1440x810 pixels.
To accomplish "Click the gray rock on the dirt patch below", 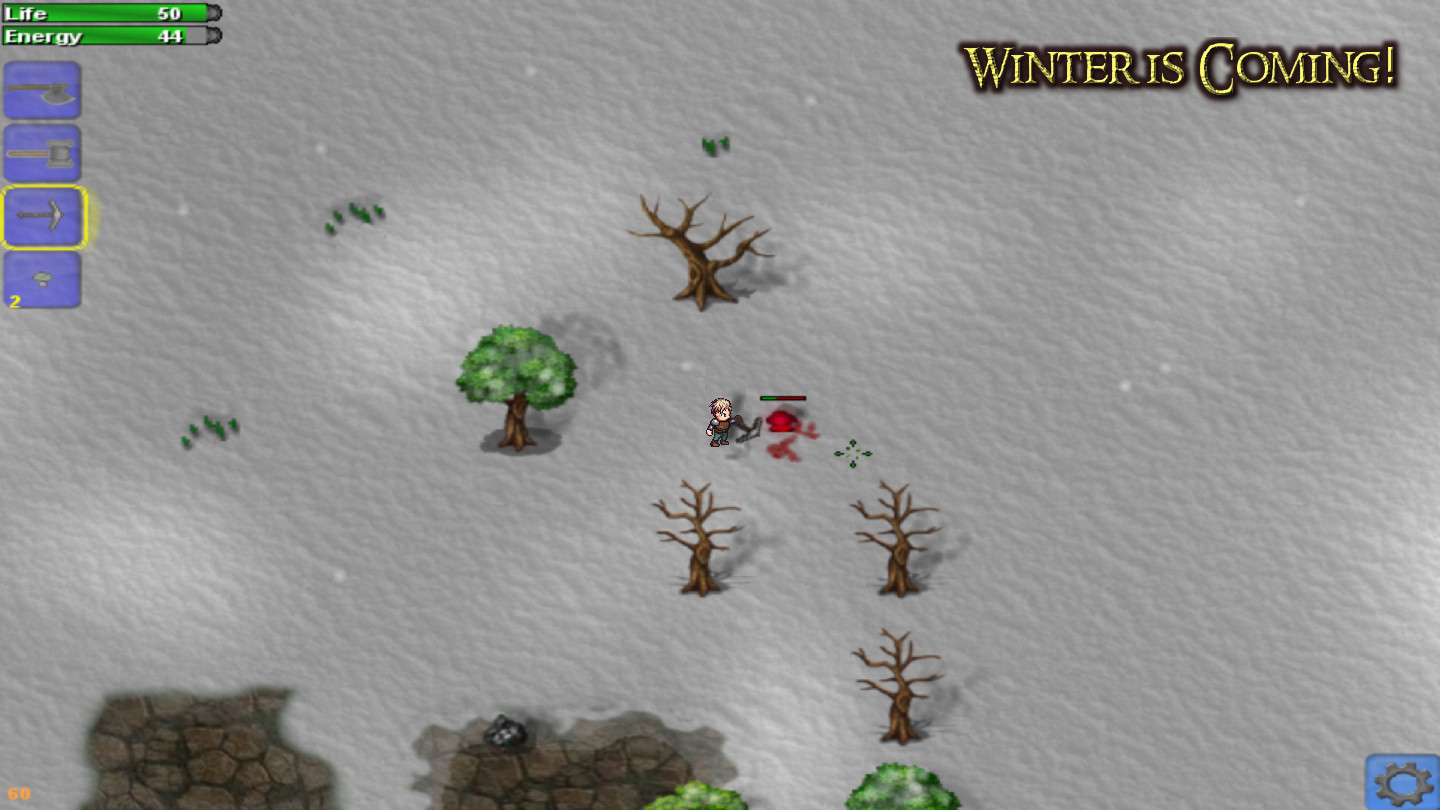I will click(505, 732).
